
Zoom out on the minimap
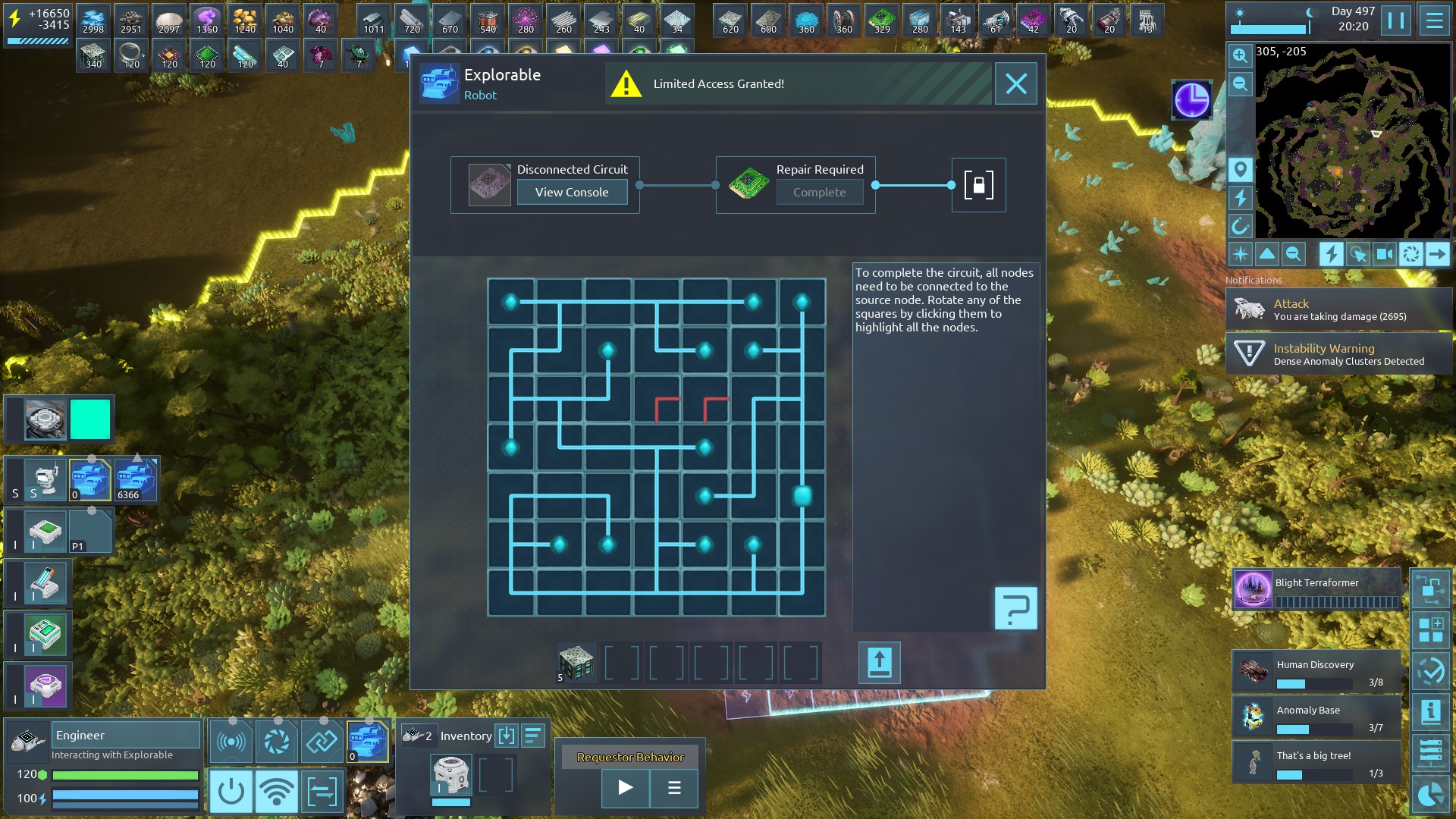[1240, 83]
